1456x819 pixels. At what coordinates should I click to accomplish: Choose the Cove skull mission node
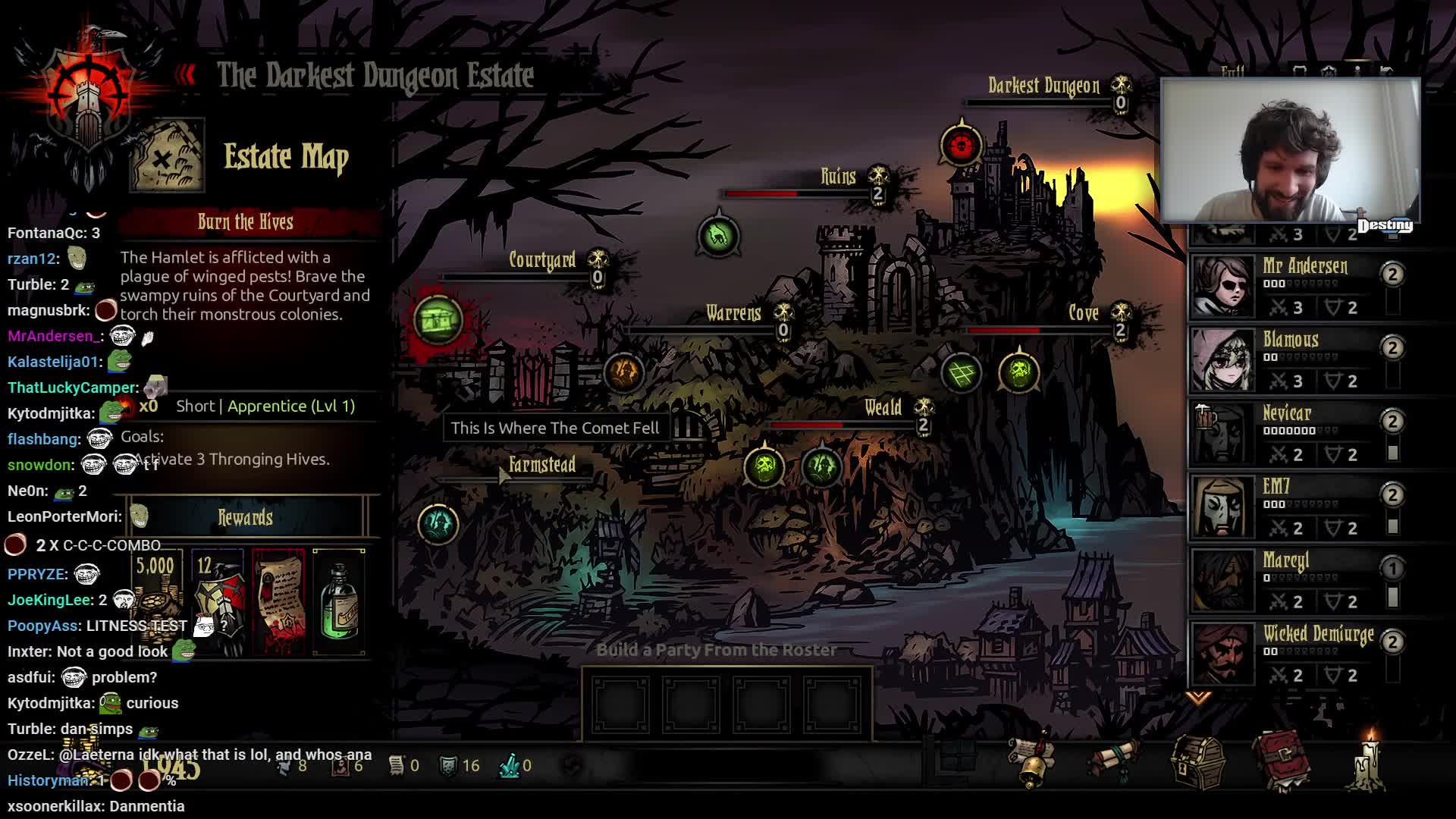pos(1019,372)
